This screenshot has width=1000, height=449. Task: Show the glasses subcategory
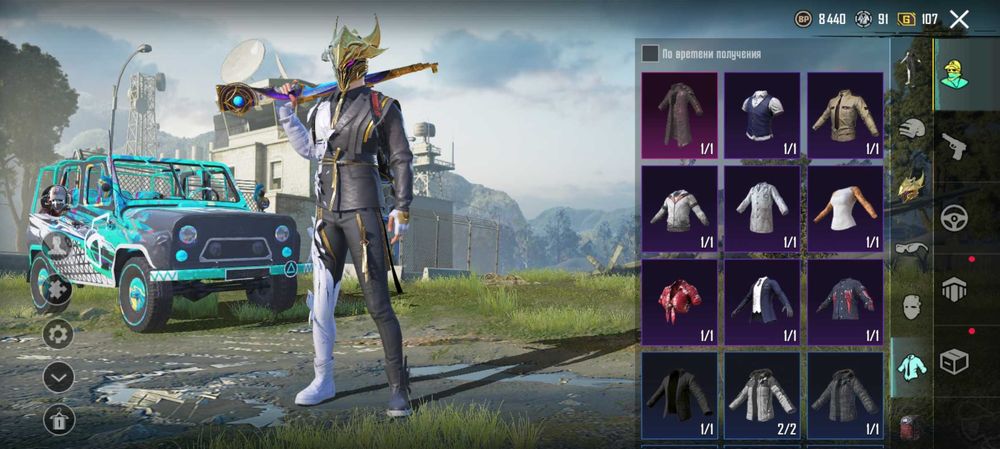910,247
